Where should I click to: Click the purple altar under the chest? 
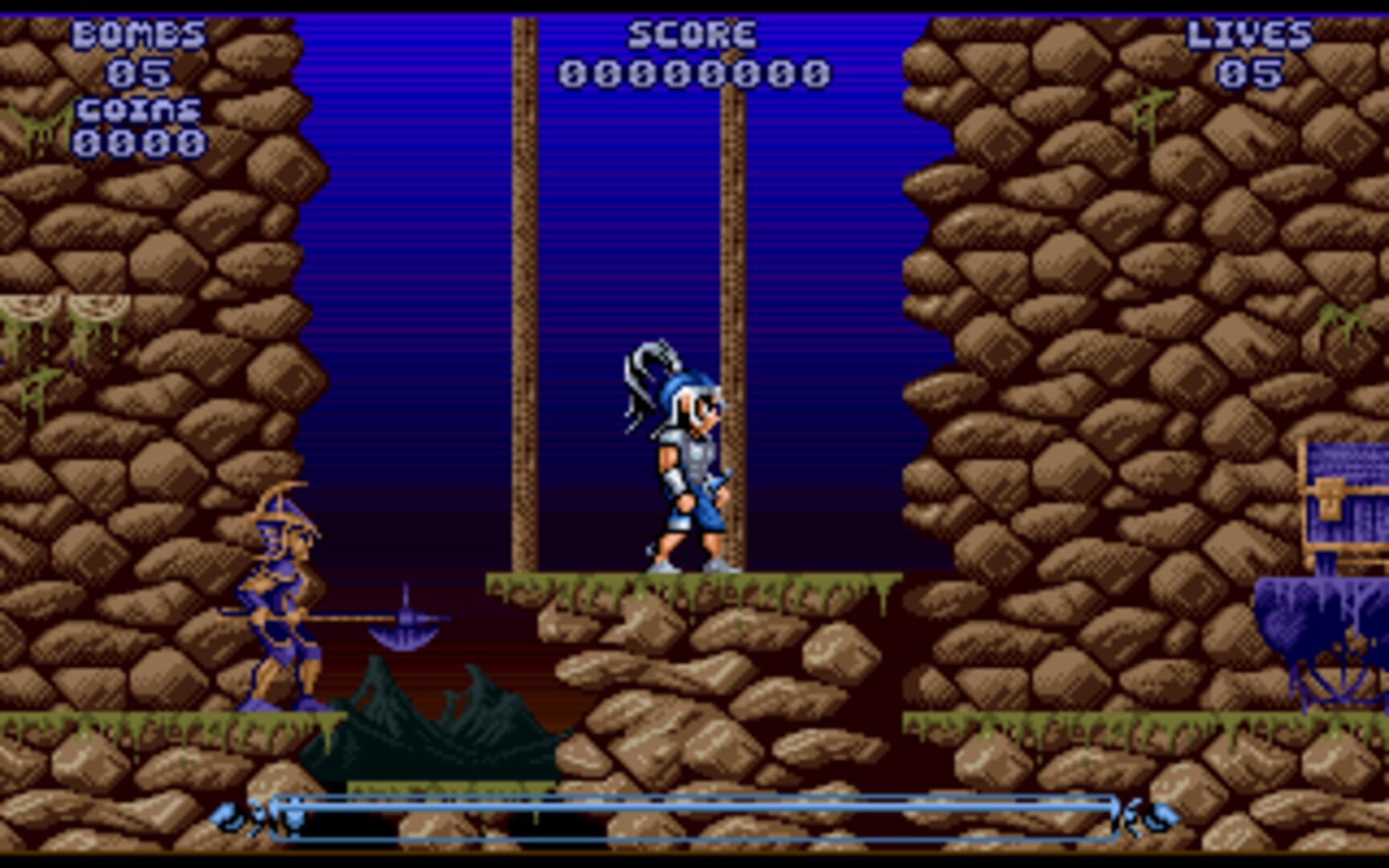tap(1326, 635)
